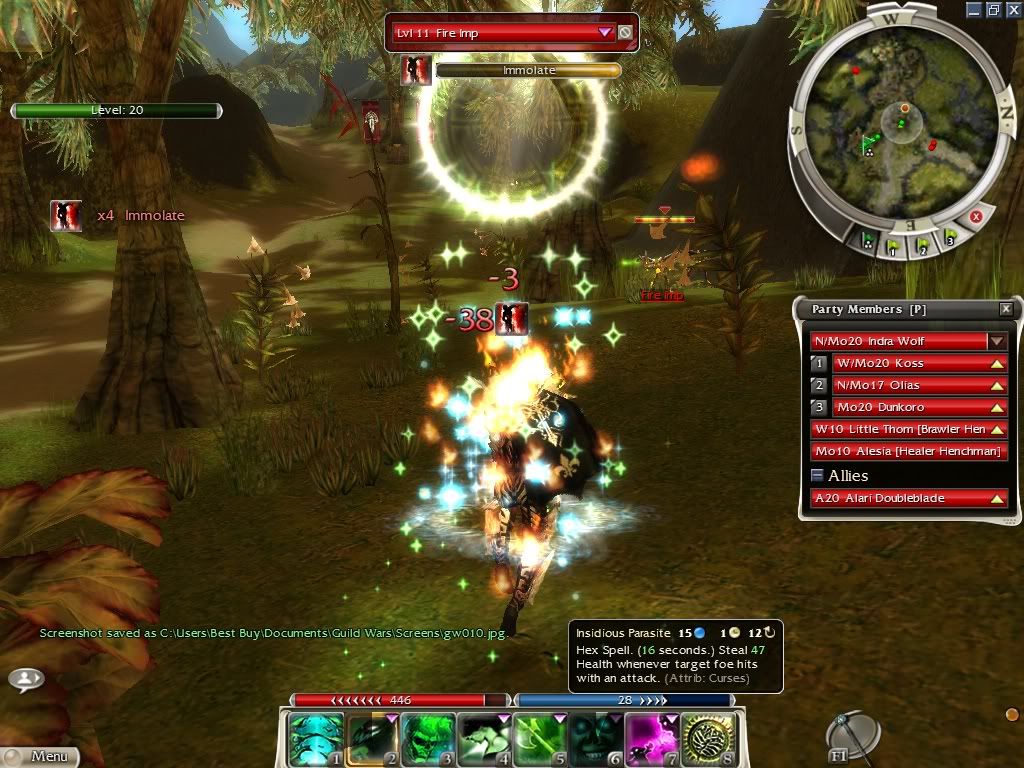Select hero Koss in party list
1024x768 pixels.
coord(906,363)
